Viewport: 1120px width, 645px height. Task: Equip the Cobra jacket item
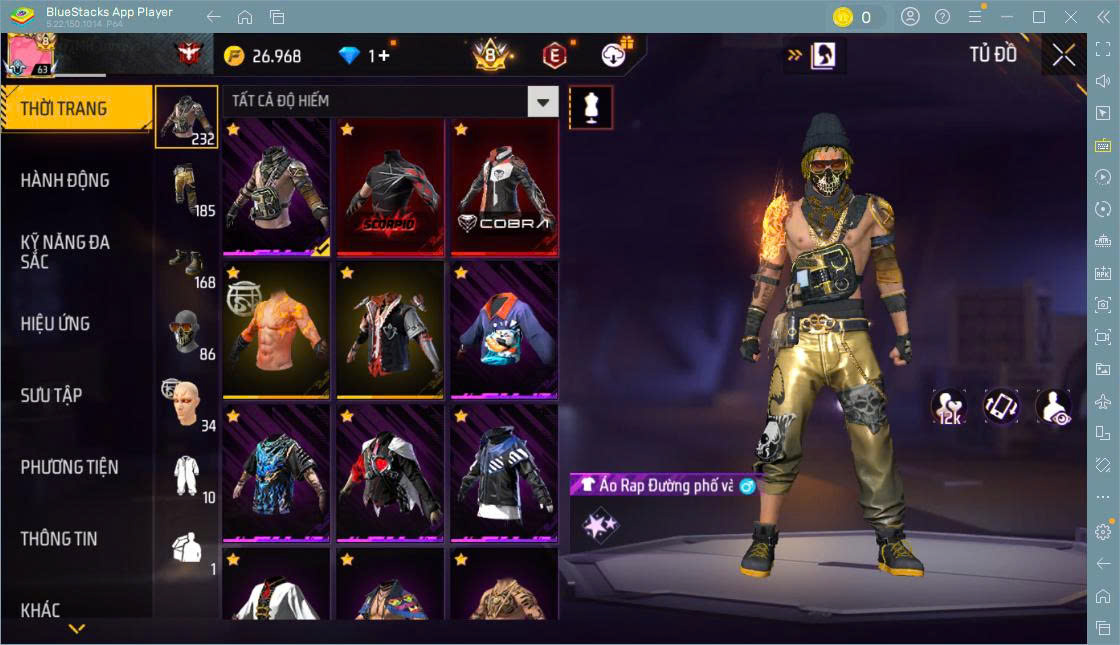[x=504, y=187]
